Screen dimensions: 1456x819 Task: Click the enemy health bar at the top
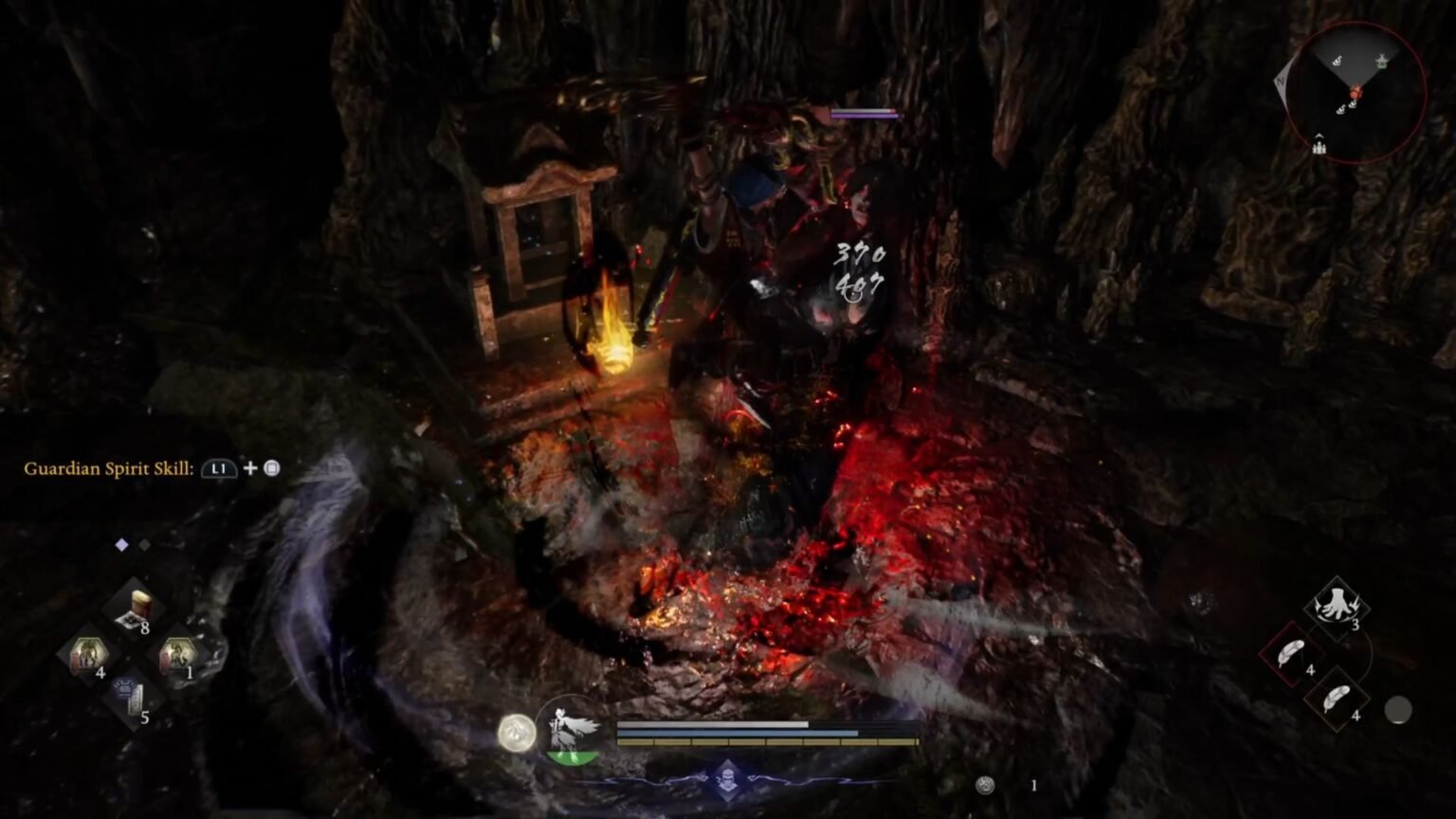click(864, 111)
